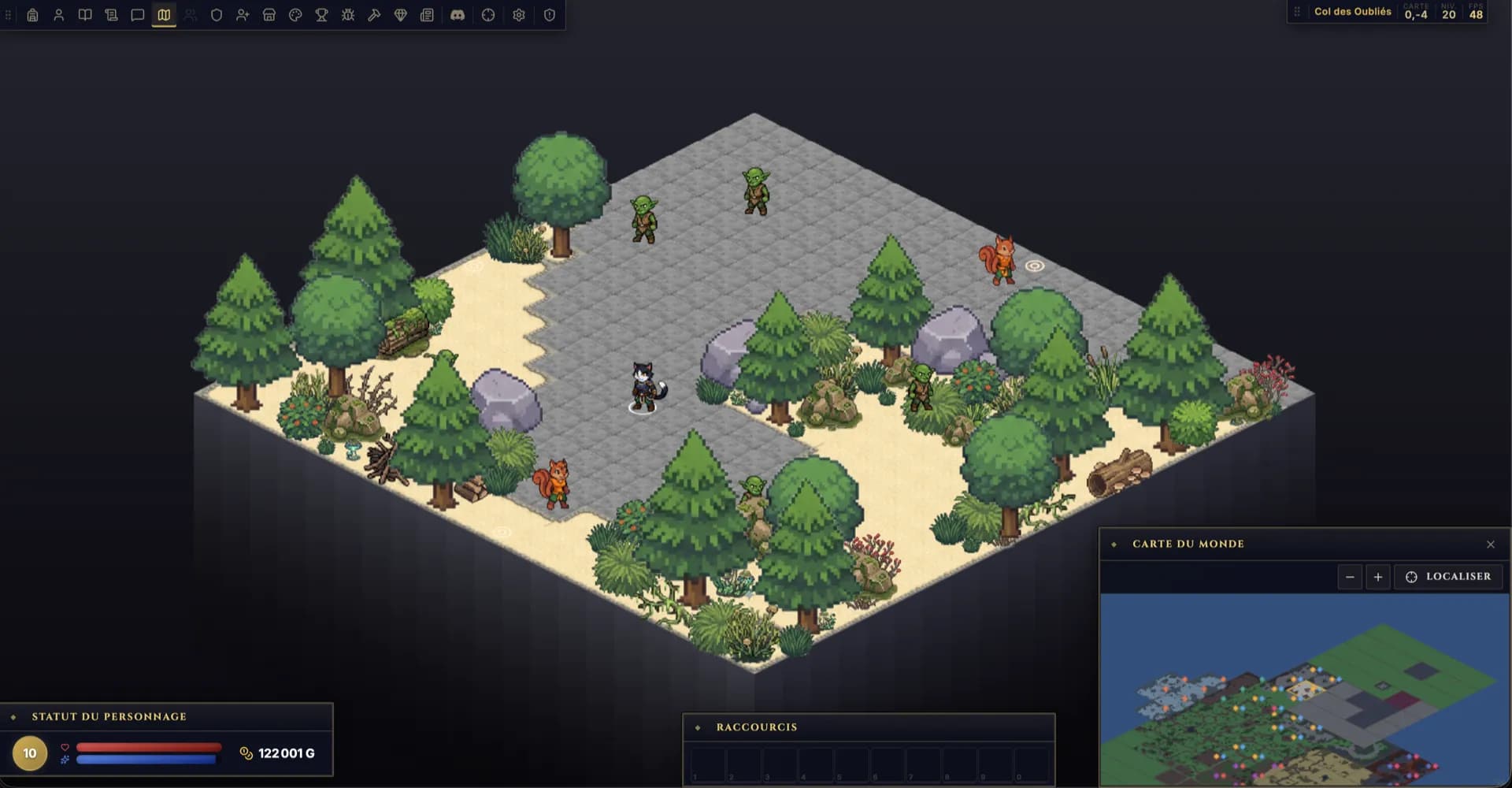This screenshot has width=1512, height=788.
Task: Zoom in the world map with plus
Action: click(1378, 577)
